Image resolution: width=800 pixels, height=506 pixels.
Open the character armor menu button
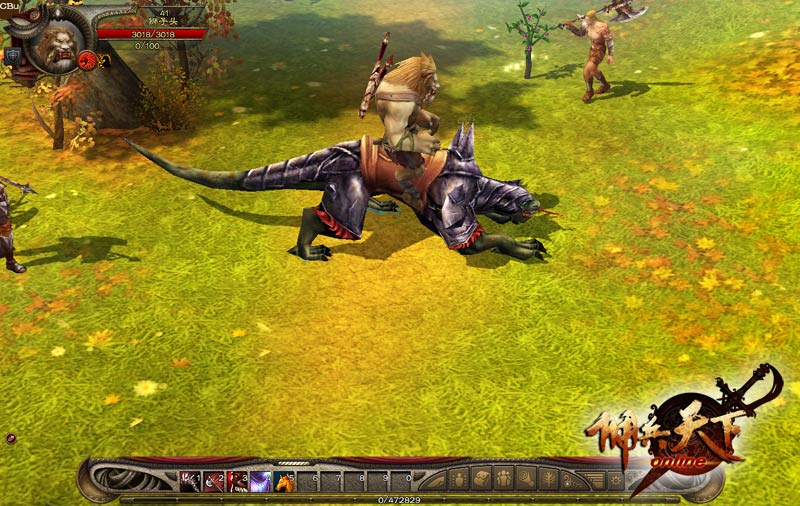tap(459, 479)
